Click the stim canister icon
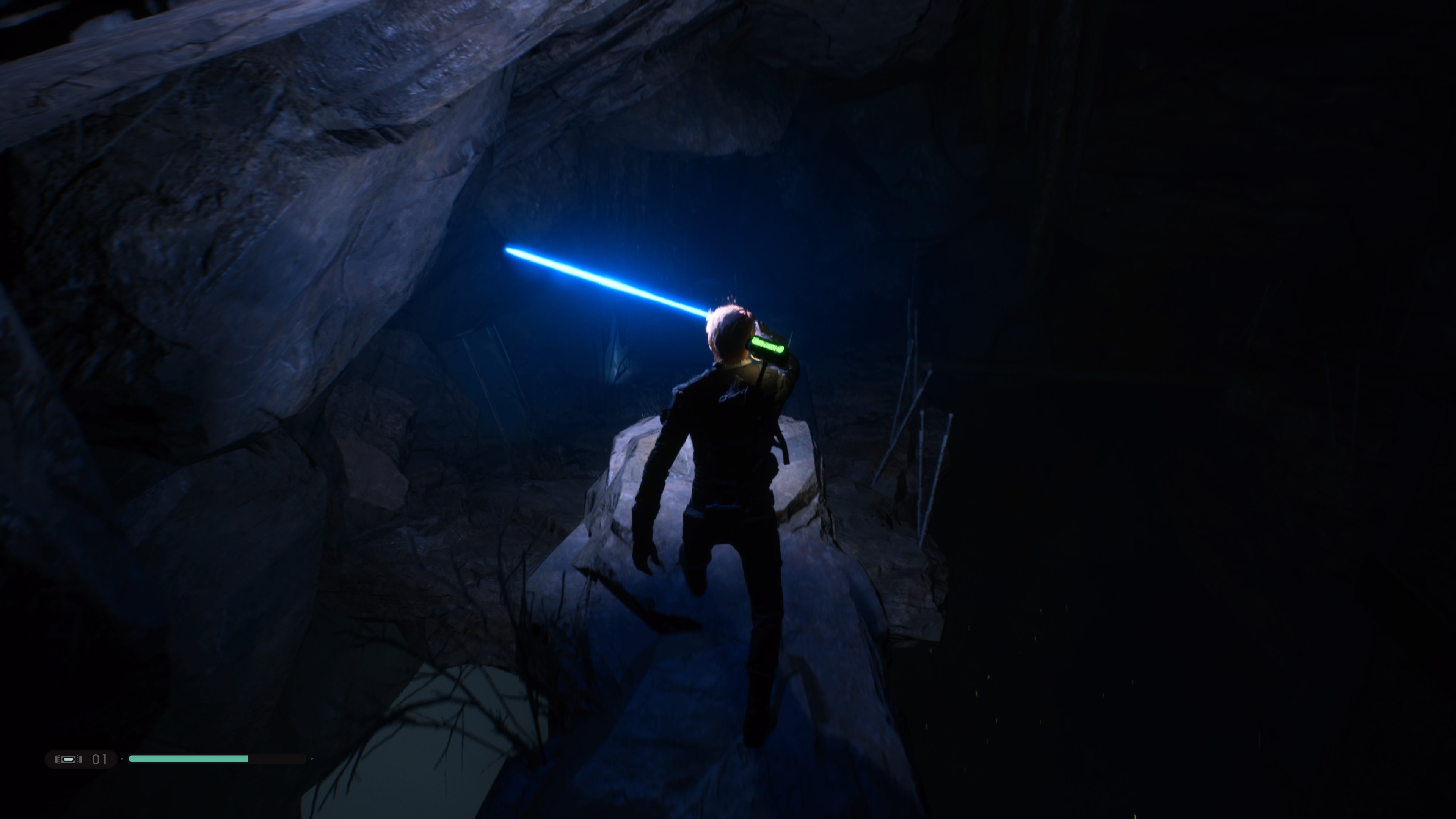The height and width of the screenshot is (819, 1456). (68, 759)
